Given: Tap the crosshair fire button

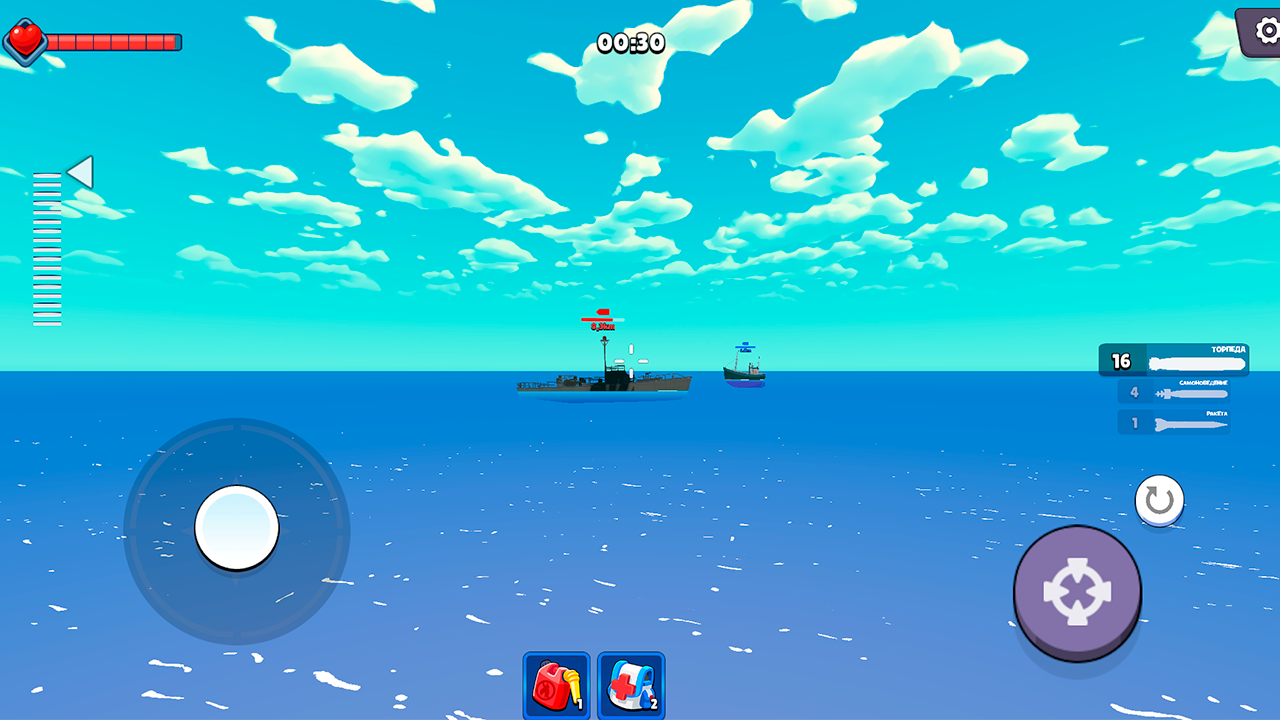Looking at the screenshot, I should pyautogui.click(x=1077, y=593).
